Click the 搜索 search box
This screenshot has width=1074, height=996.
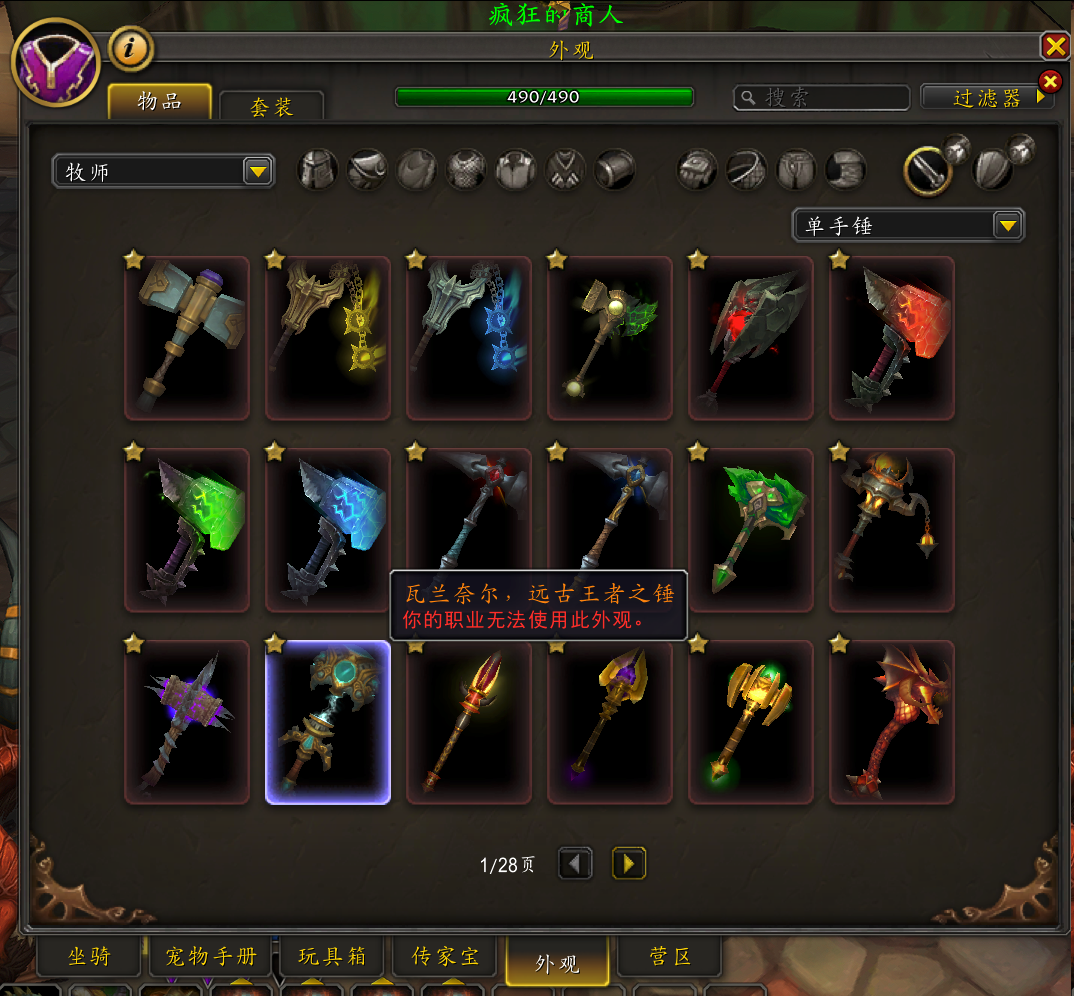[822, 97]
